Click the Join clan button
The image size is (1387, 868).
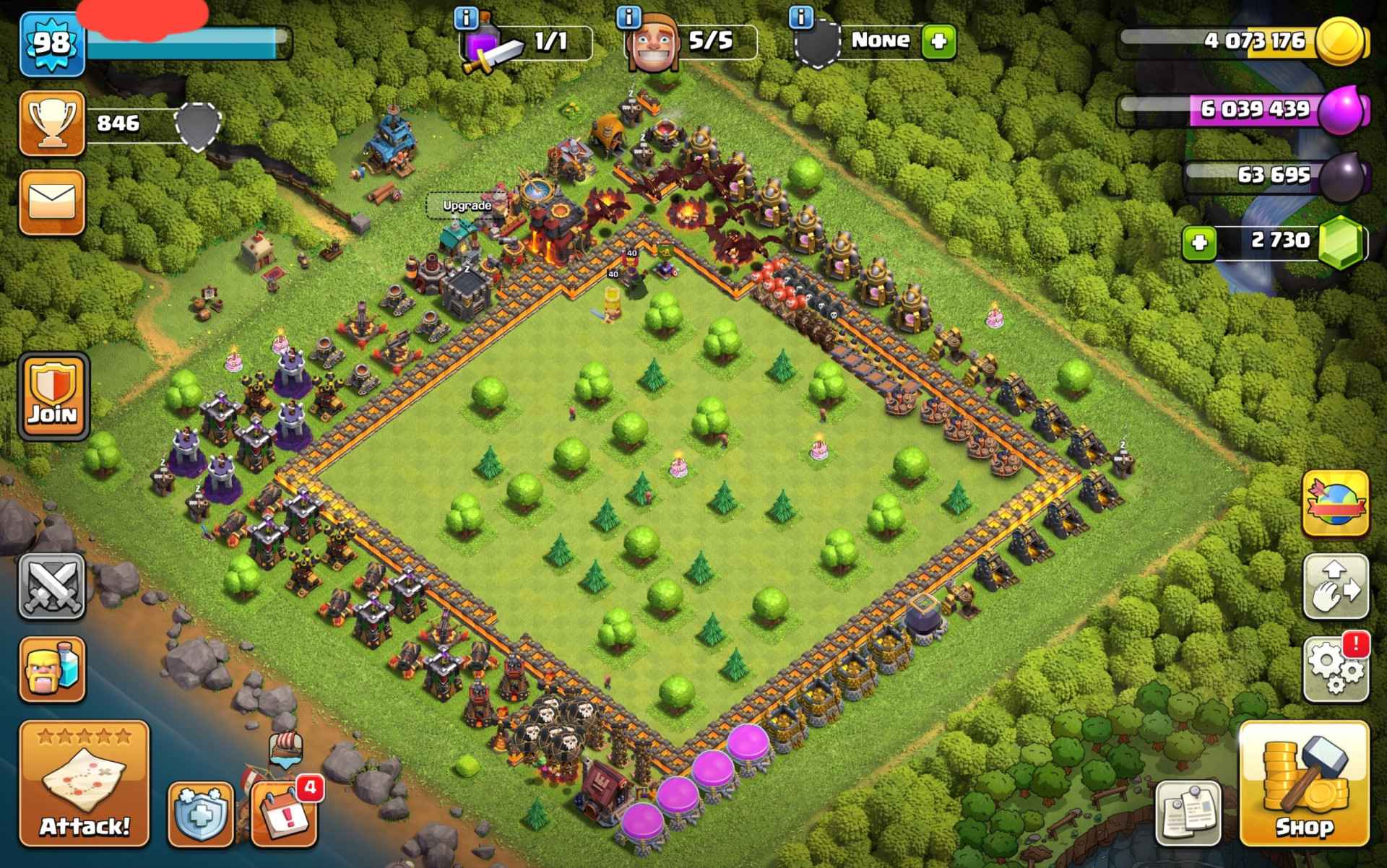[53, 396]
